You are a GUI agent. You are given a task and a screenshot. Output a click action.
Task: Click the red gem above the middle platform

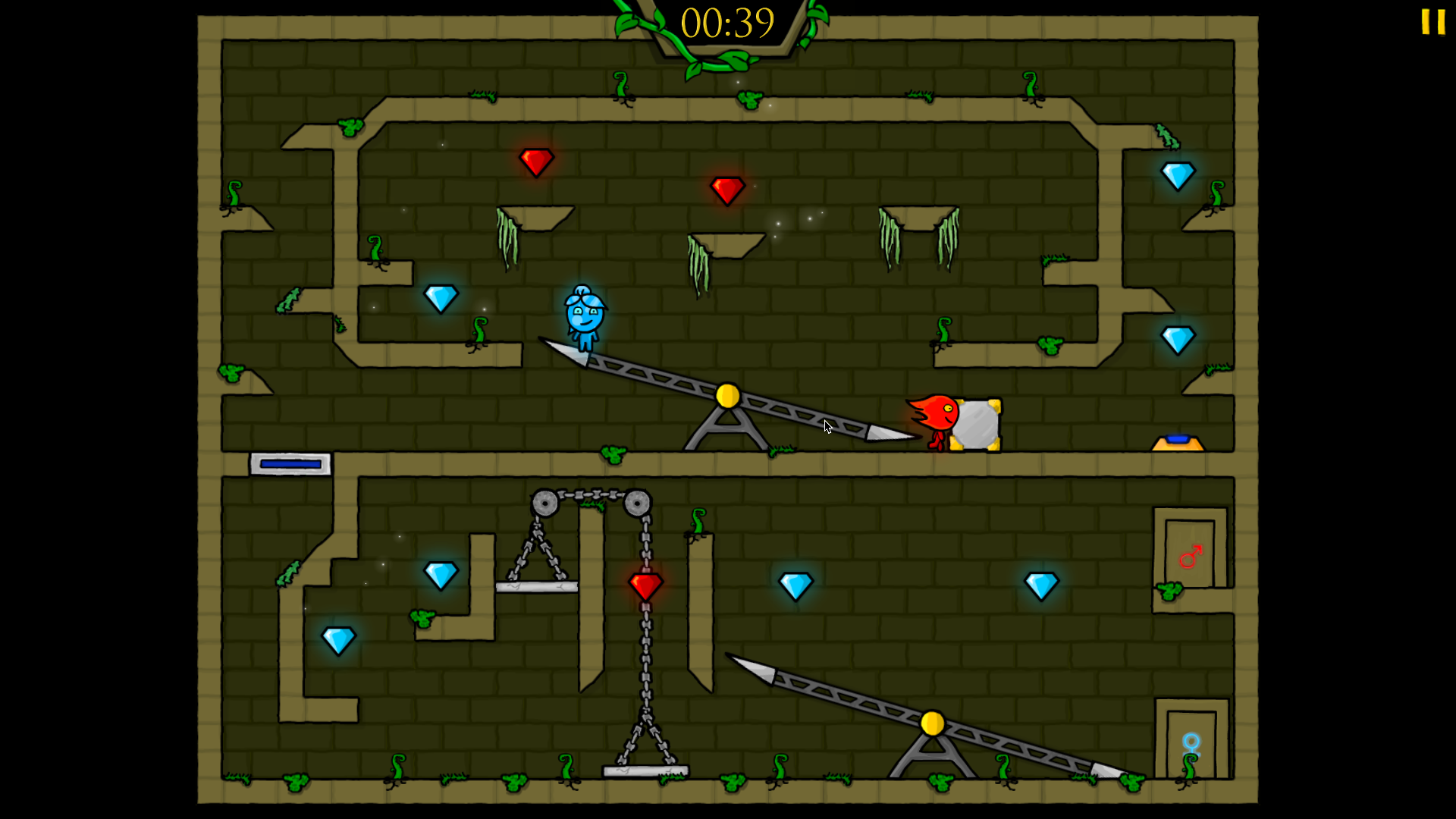pos(728,191)
